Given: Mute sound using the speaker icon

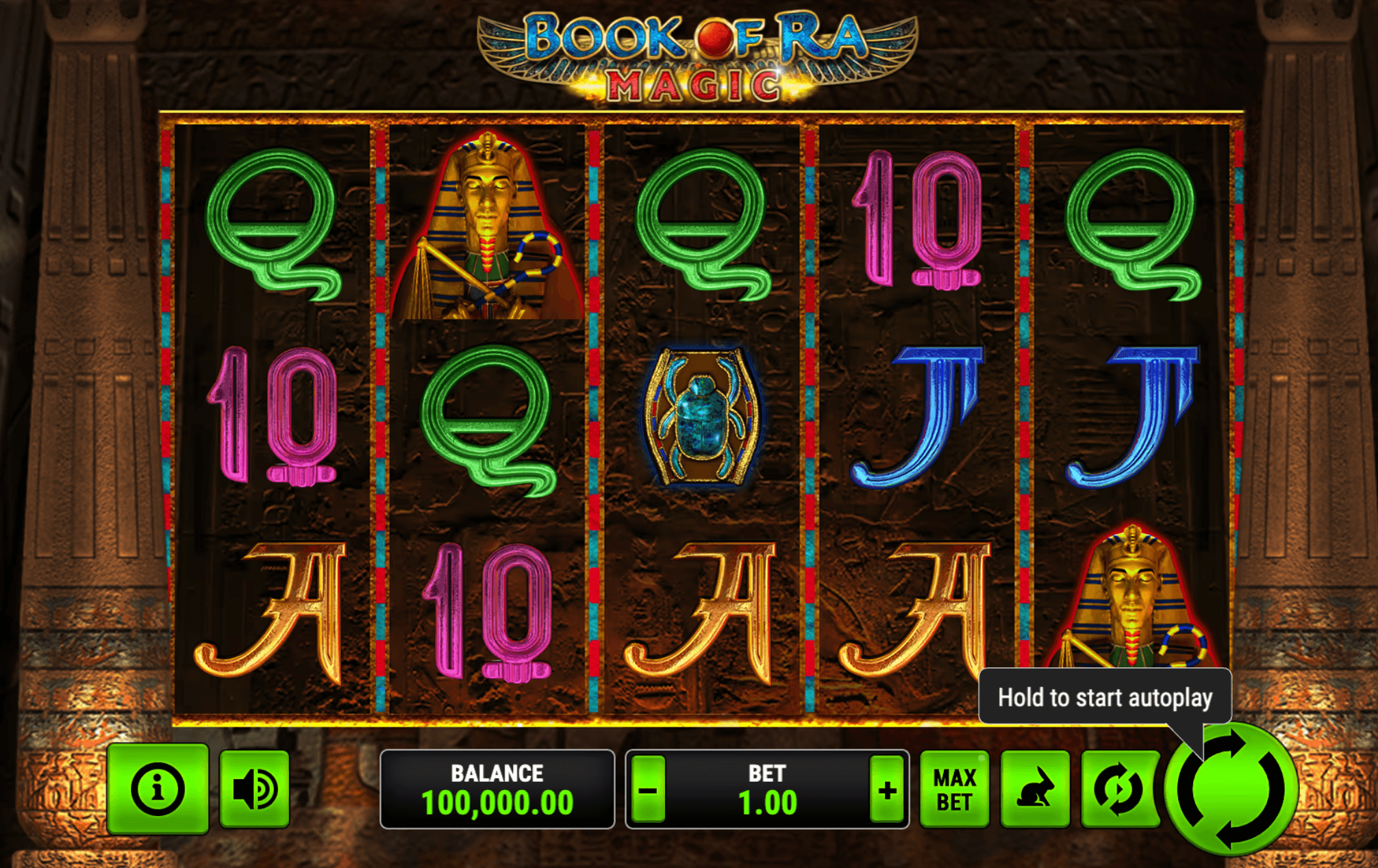Looking at the screenshot, I should coord(254,791).
